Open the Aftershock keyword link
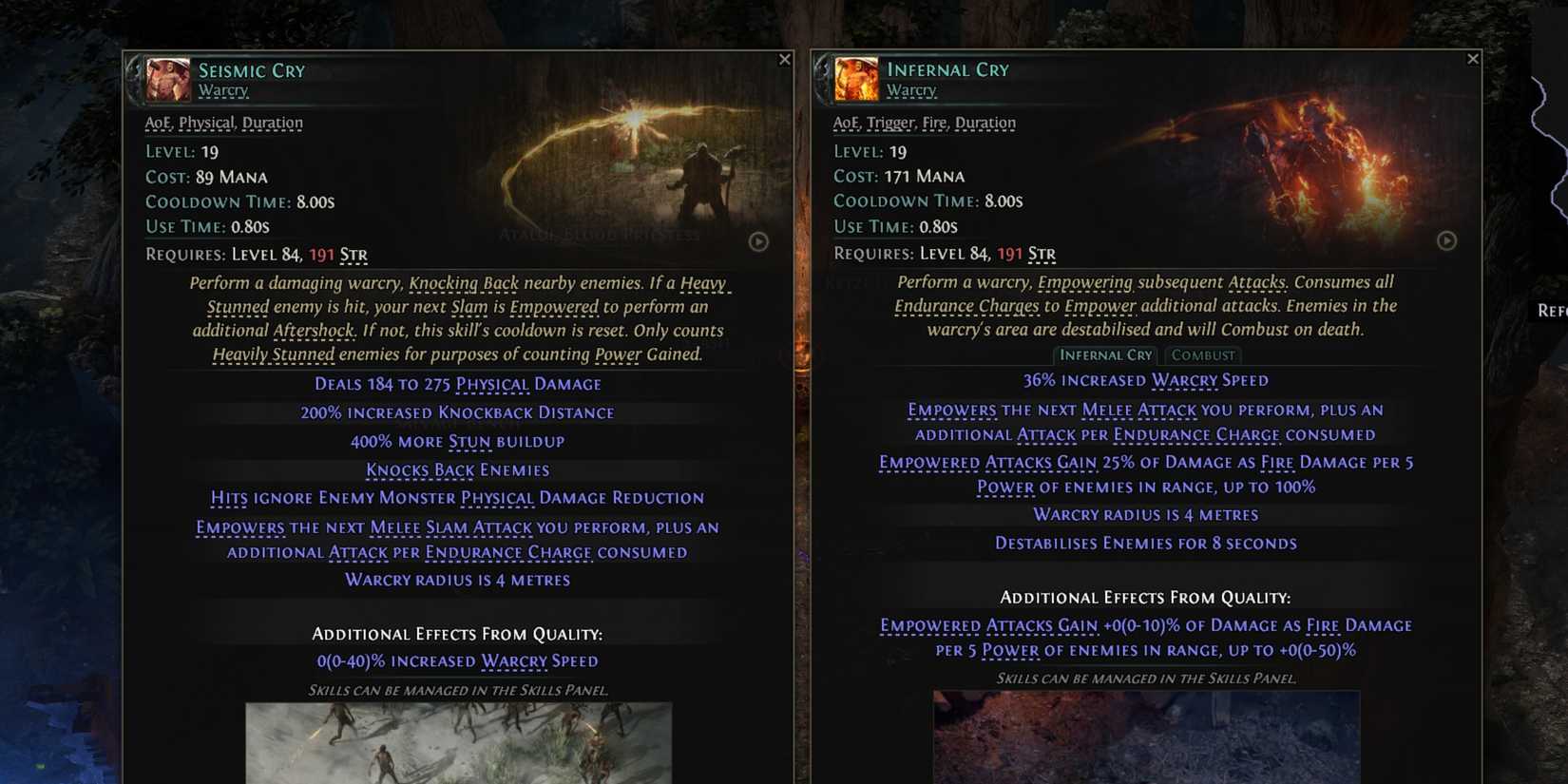Screen dimensions: 1568x784 click(x=309, y=330)
